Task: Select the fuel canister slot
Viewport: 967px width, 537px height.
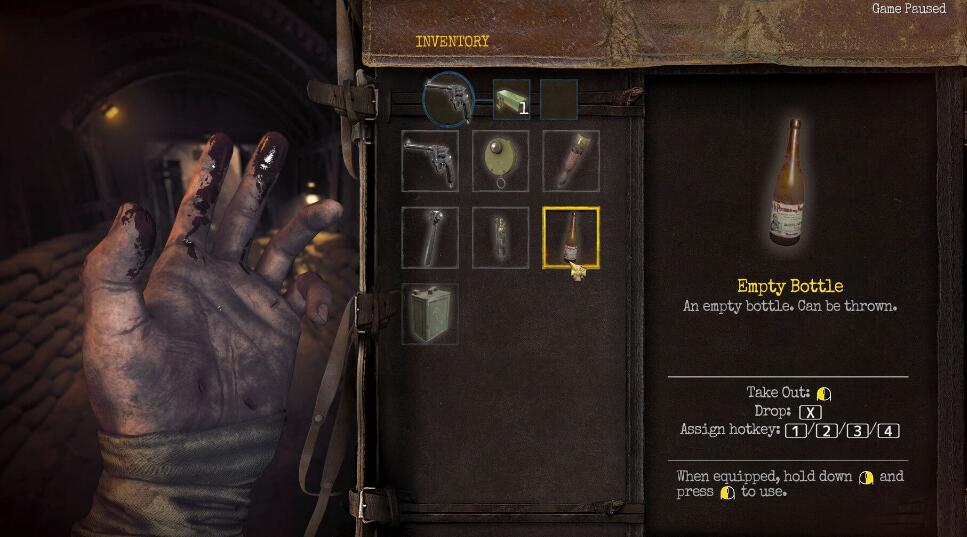Action: (430, 313)
